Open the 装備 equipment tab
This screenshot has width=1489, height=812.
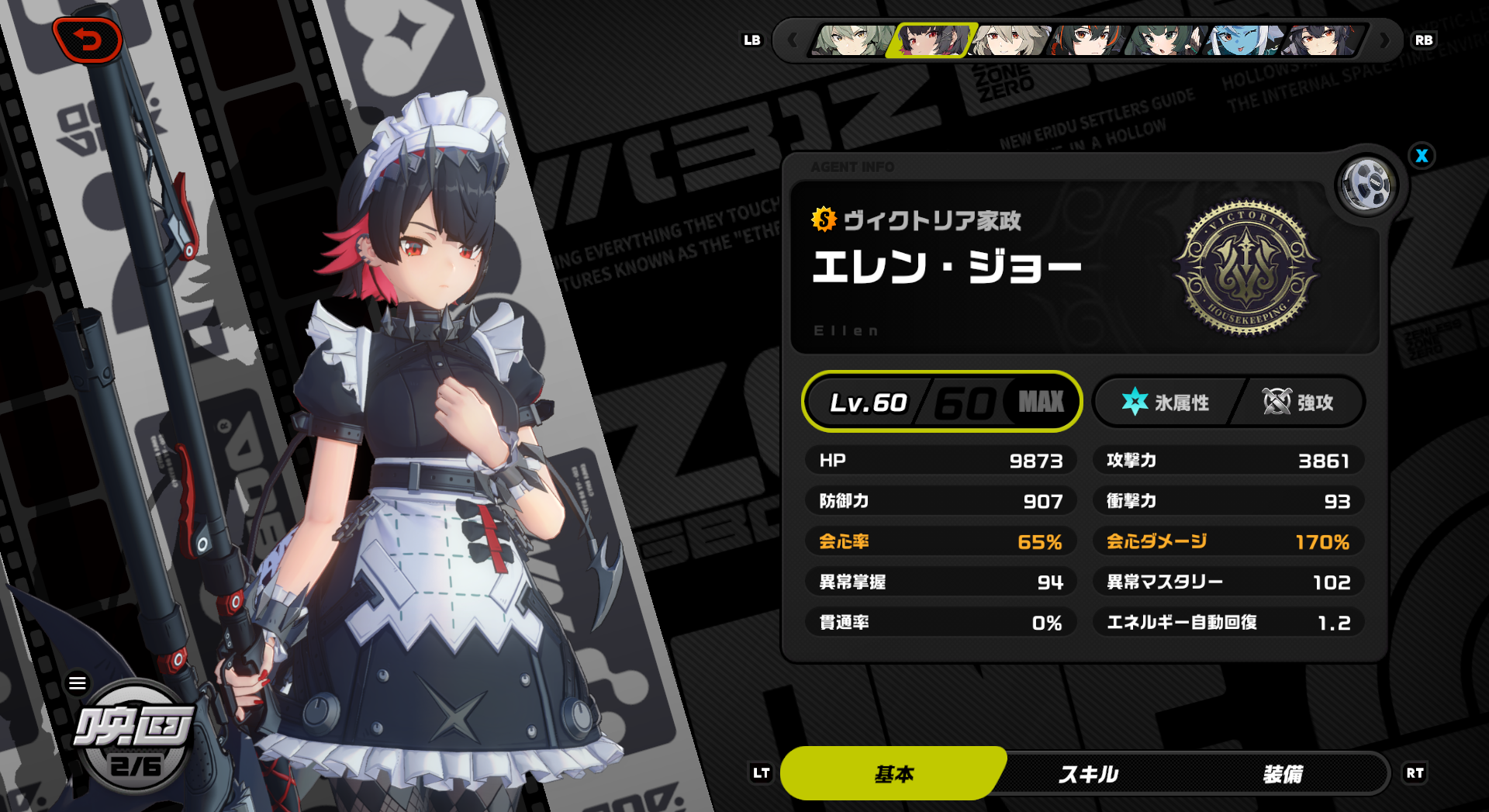point(1283,773)
